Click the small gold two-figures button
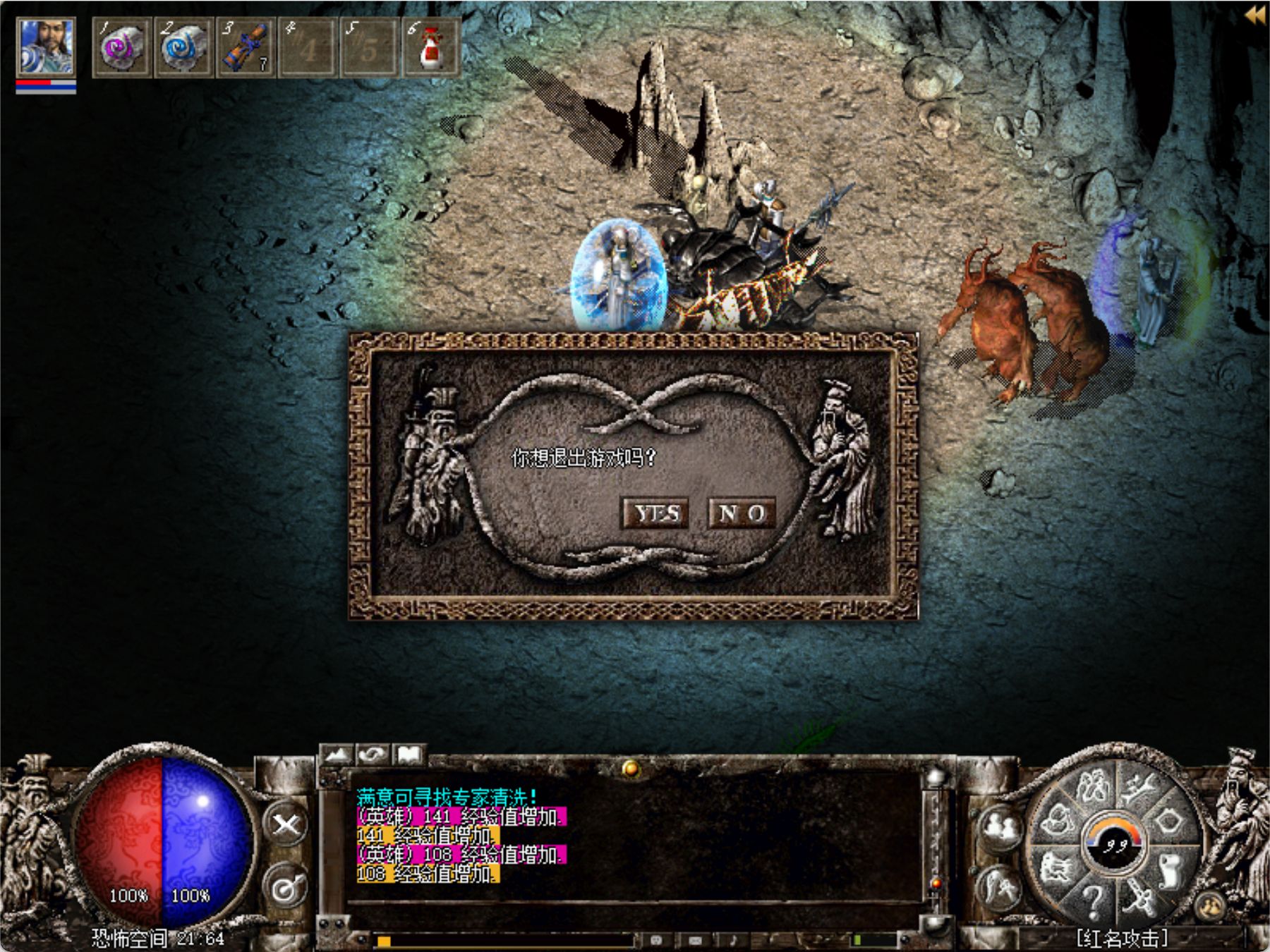The image size is (1270, 952). click(1210, 906)
